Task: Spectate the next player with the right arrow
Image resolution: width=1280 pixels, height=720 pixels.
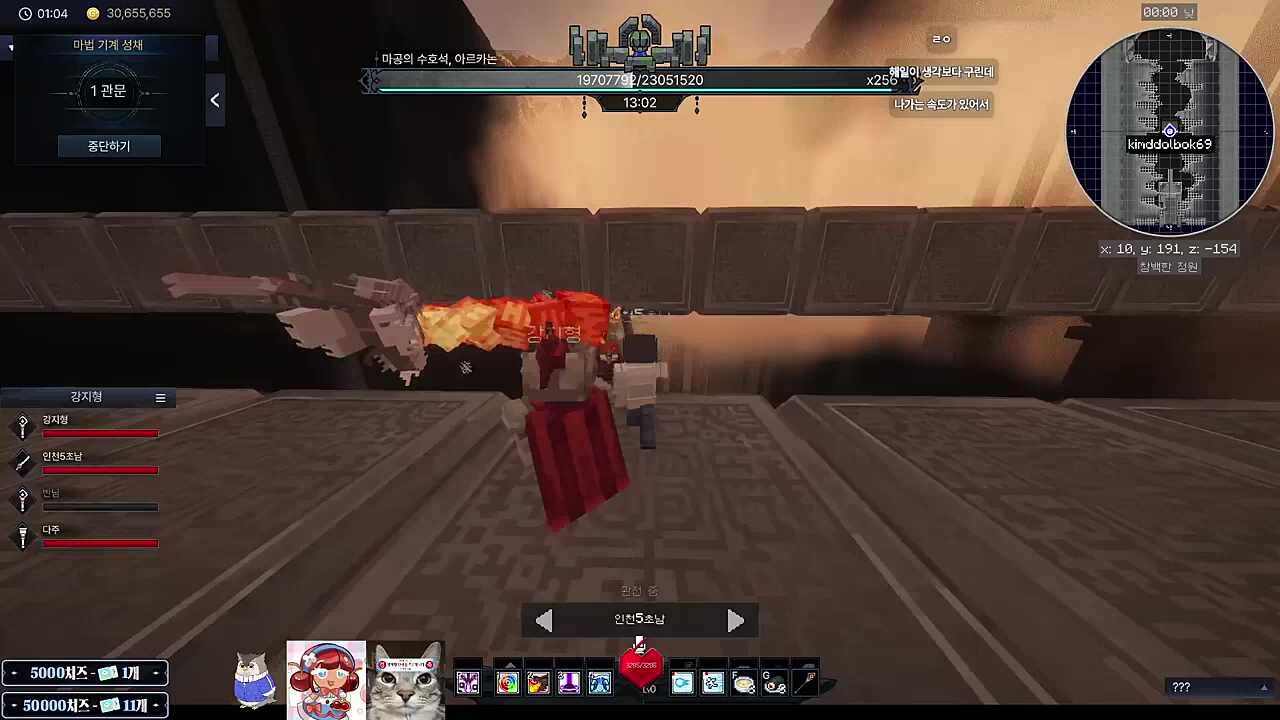Action: pos(735,621)
